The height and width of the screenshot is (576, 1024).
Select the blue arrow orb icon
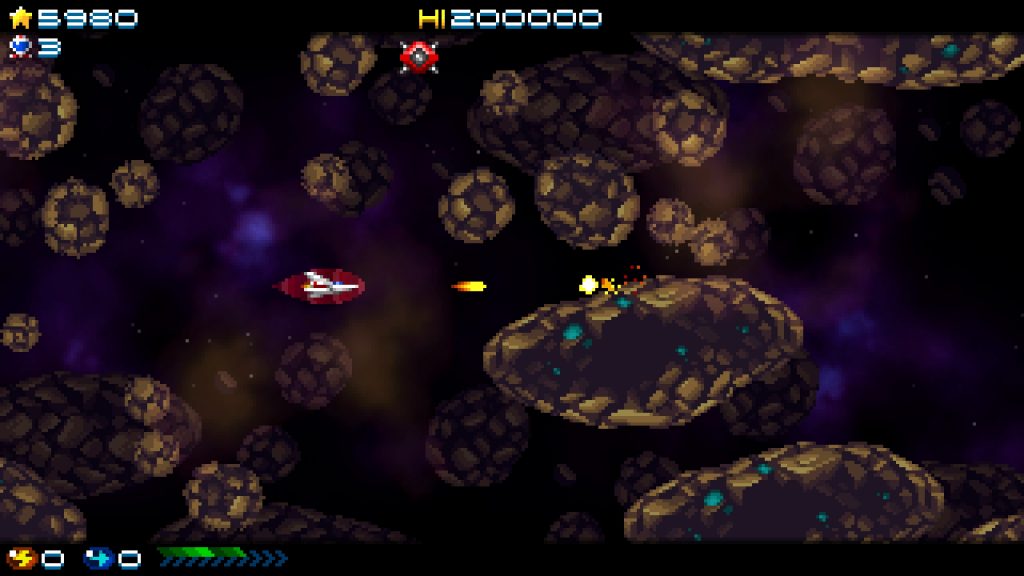(x=99, y=558)
